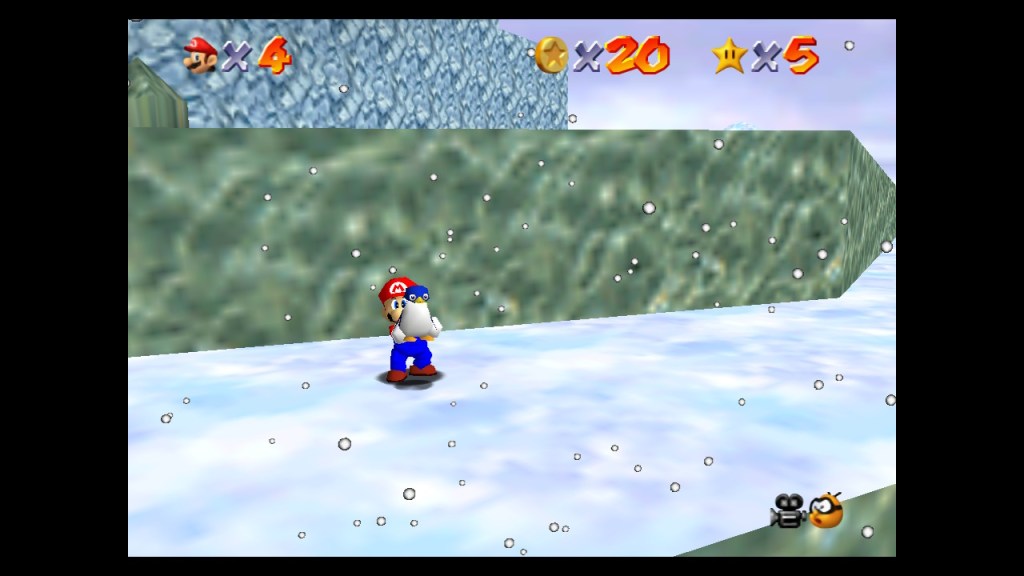Click the camera mode icon
This screenshot has width=1024, height=576.
click(x=788, y=511)
